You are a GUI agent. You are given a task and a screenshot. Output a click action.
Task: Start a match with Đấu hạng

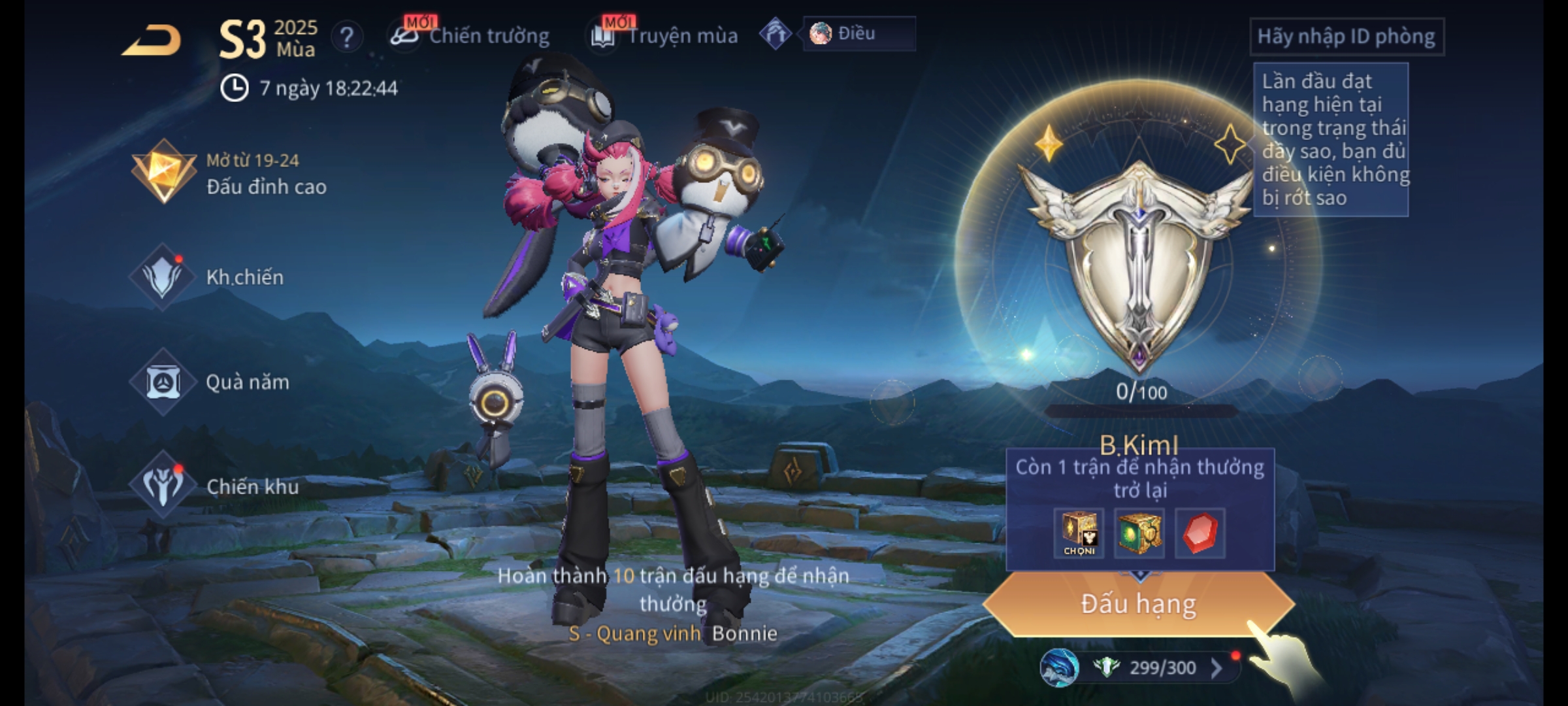coord(1138,604)
